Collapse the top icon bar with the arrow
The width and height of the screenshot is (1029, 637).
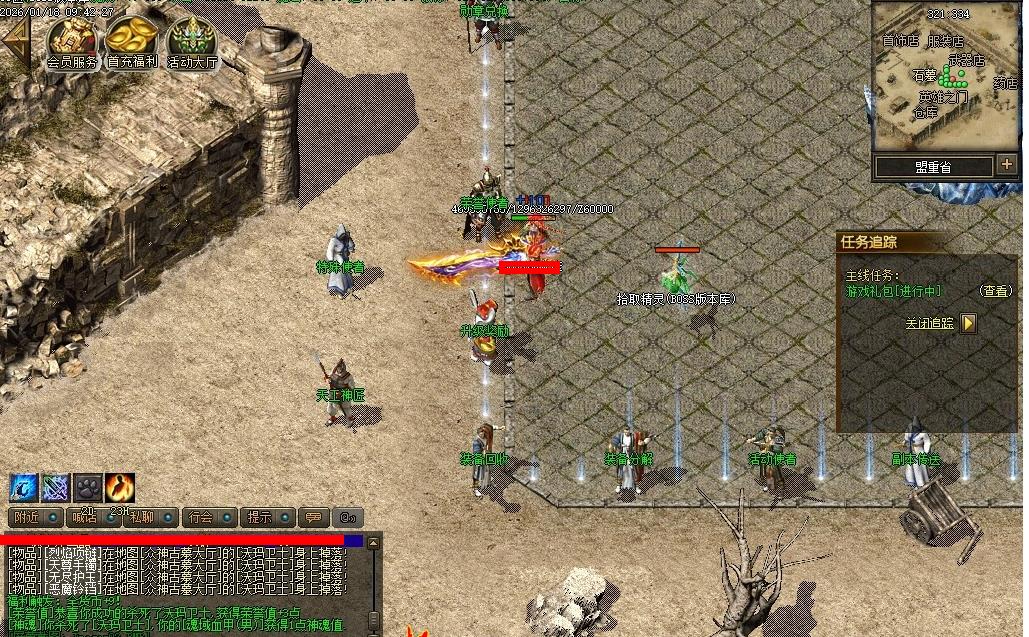(15, 40)
